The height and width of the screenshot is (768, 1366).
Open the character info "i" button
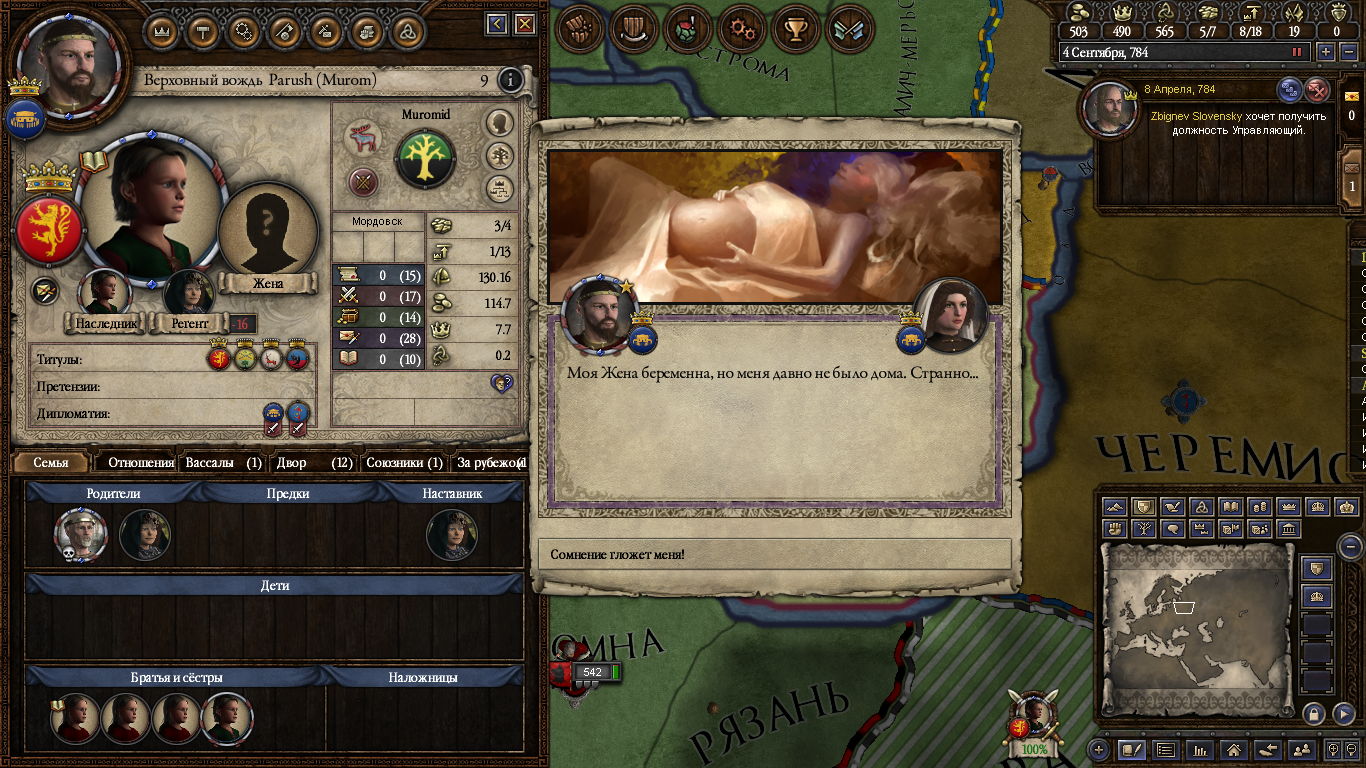coord(511,80)
